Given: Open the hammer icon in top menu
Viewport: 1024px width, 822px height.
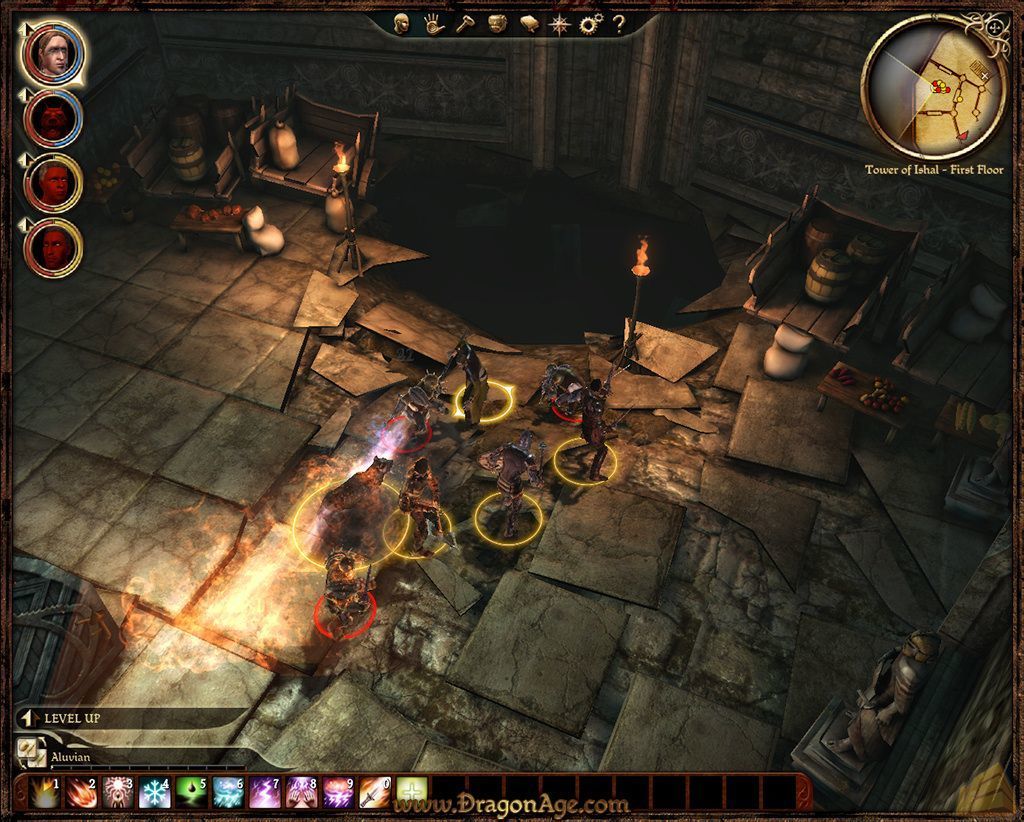Looking at the screenshot, I should pos(464,24).
